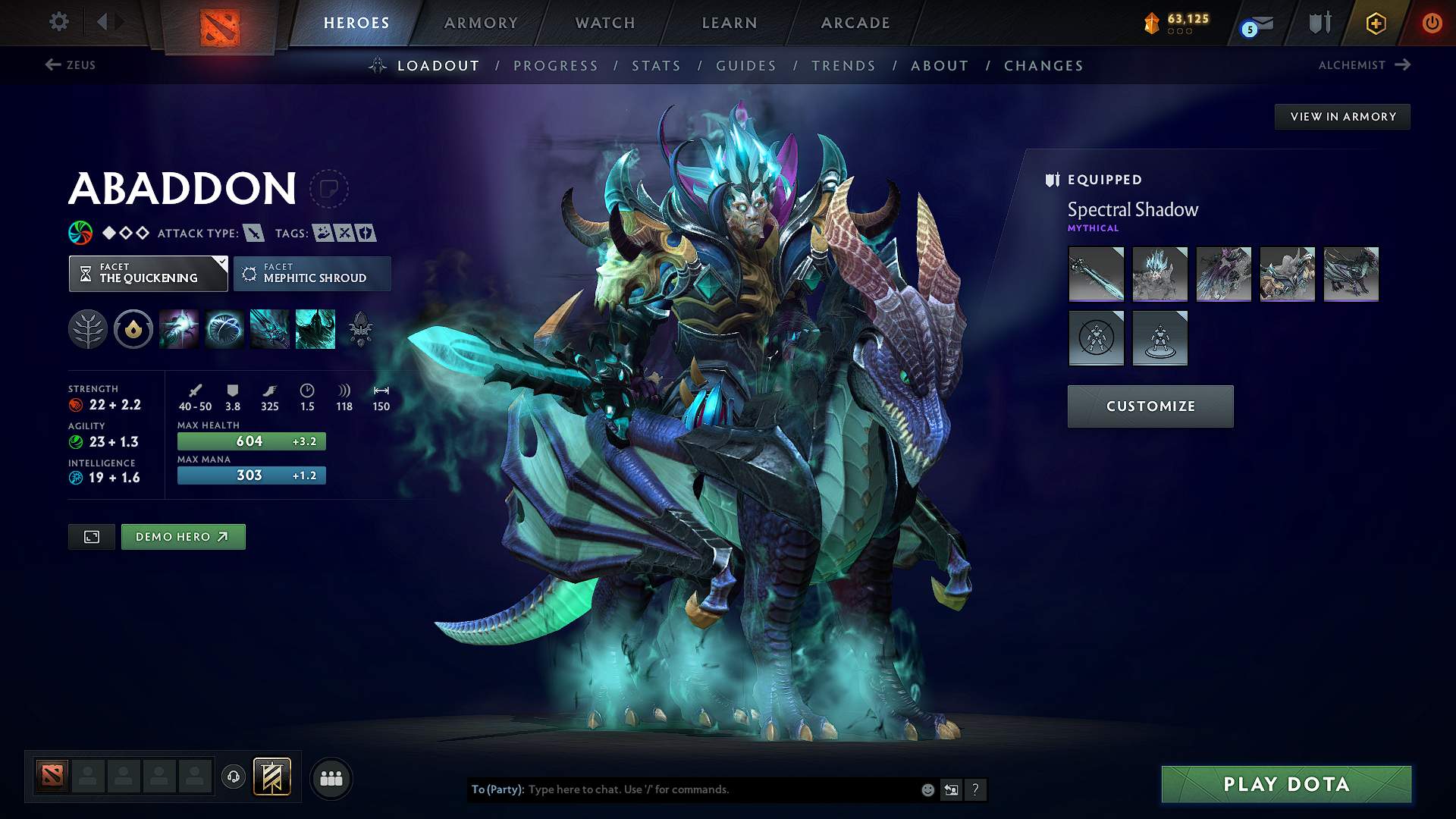This screenshot has height=819, width=1456.
Task: Open the friends list icon near chat
Action: [x=330, y=777]
